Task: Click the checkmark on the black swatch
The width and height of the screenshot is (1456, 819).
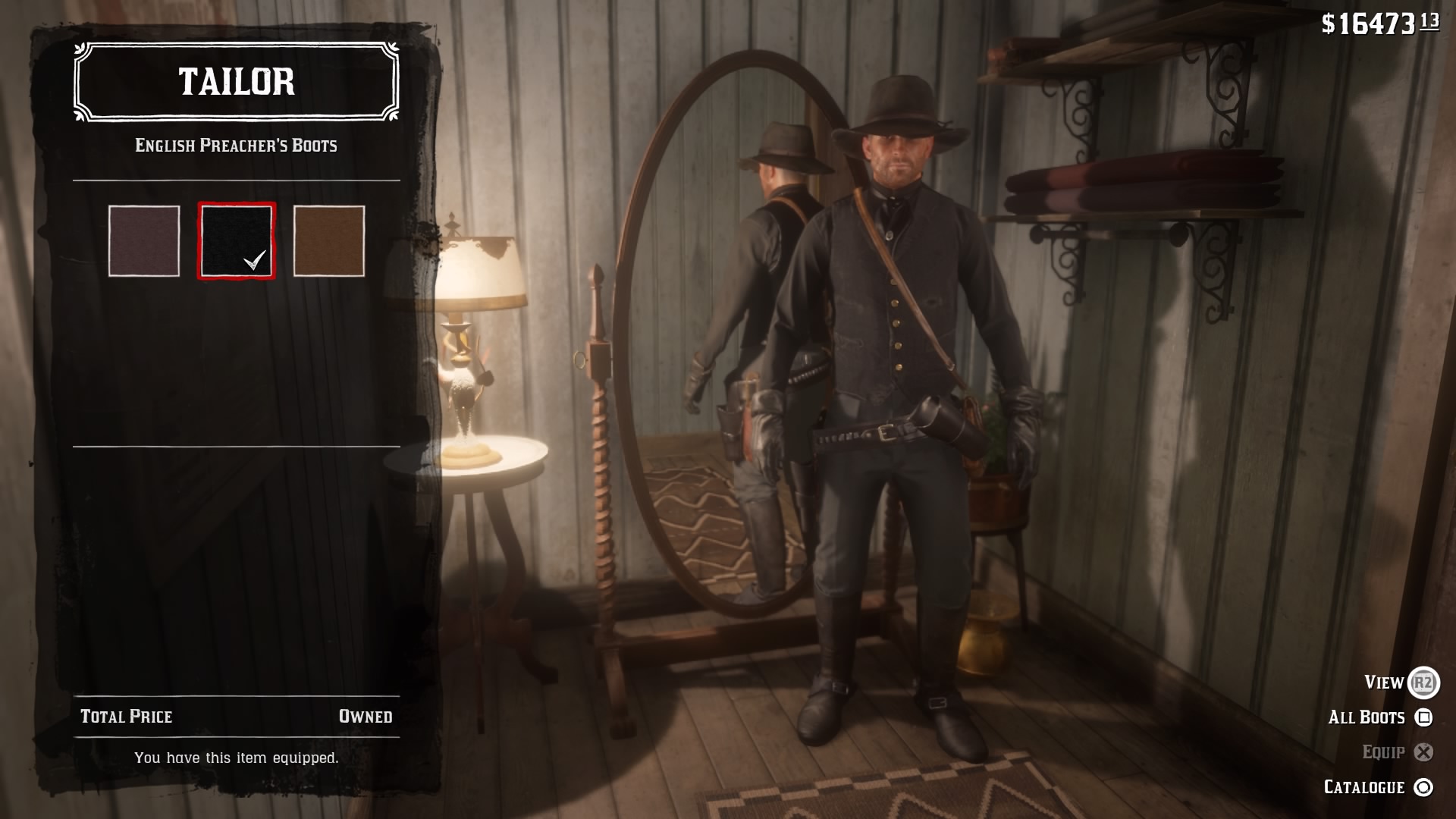Action: pyautogui.click(x=256, y=261)
